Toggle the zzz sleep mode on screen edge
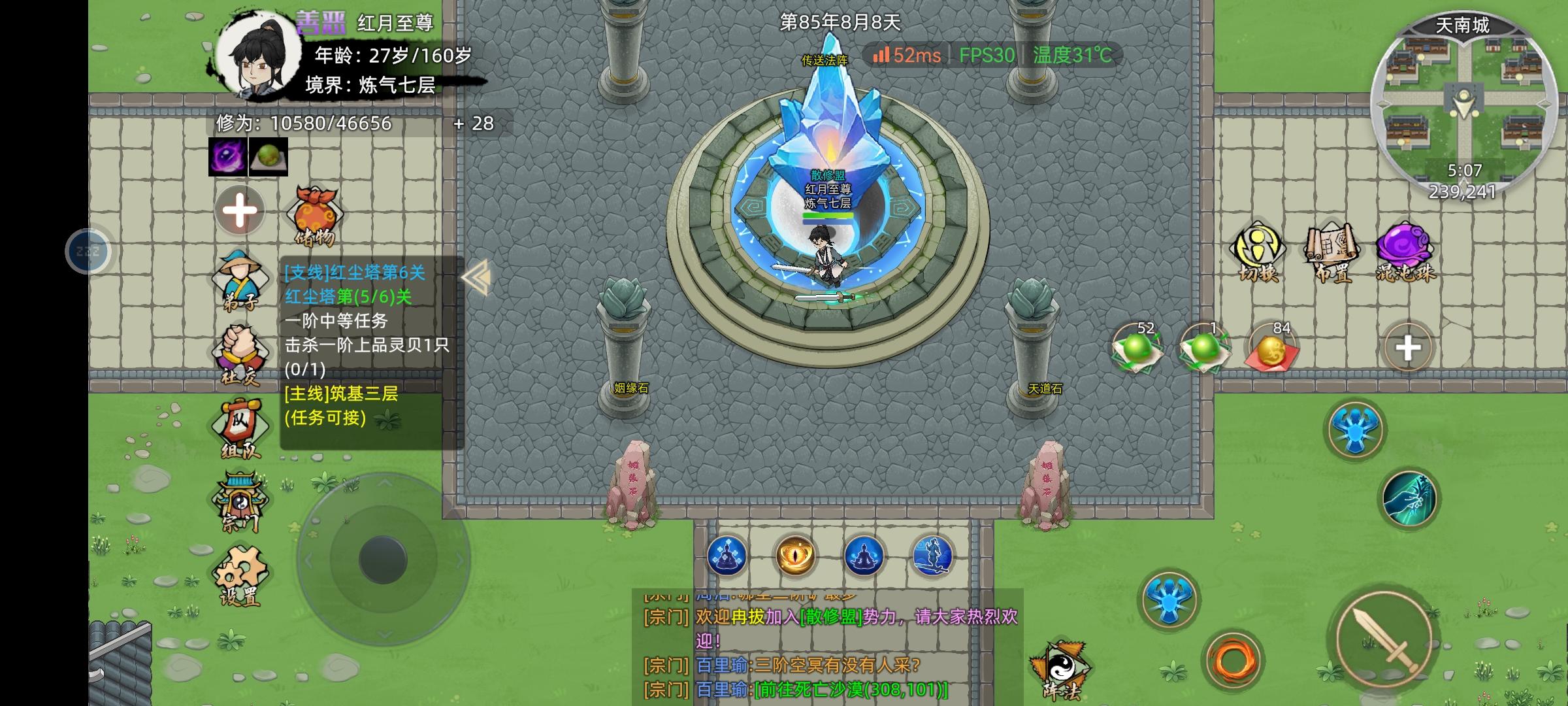Screen dimensions: 1568x706 [87, 250]
